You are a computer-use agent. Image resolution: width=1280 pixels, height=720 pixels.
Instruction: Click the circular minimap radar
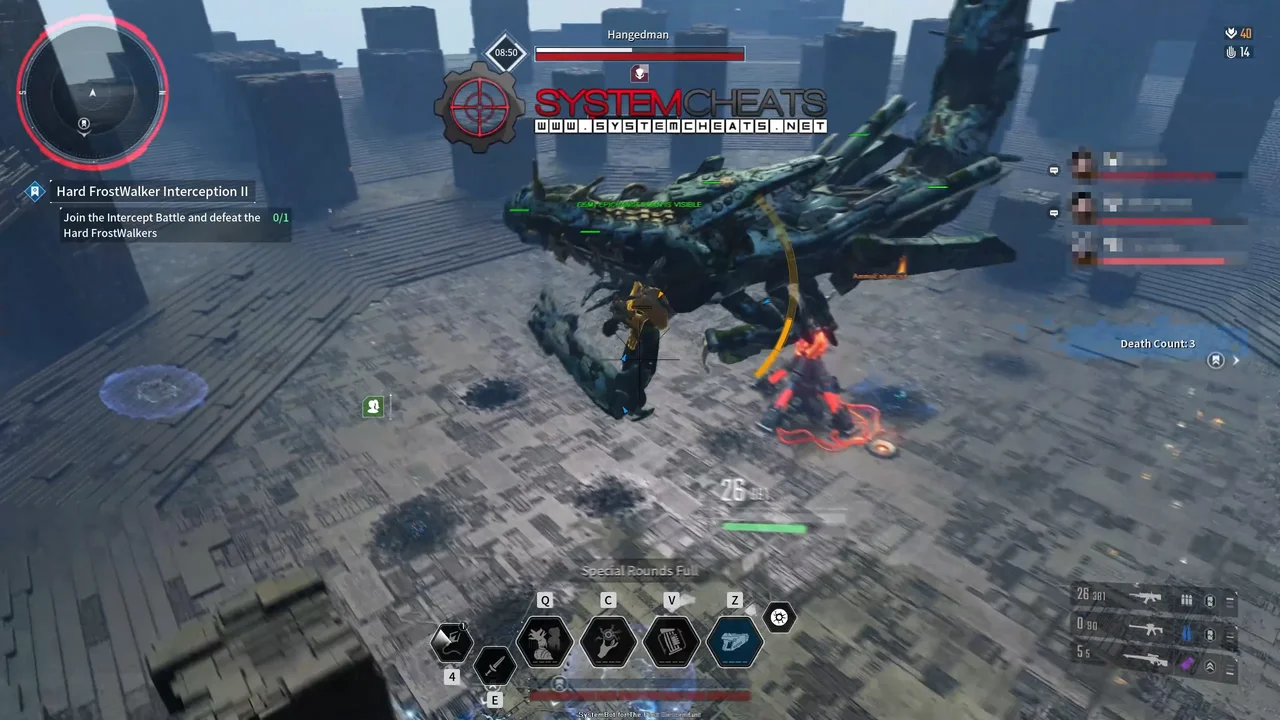pos(92,93)
